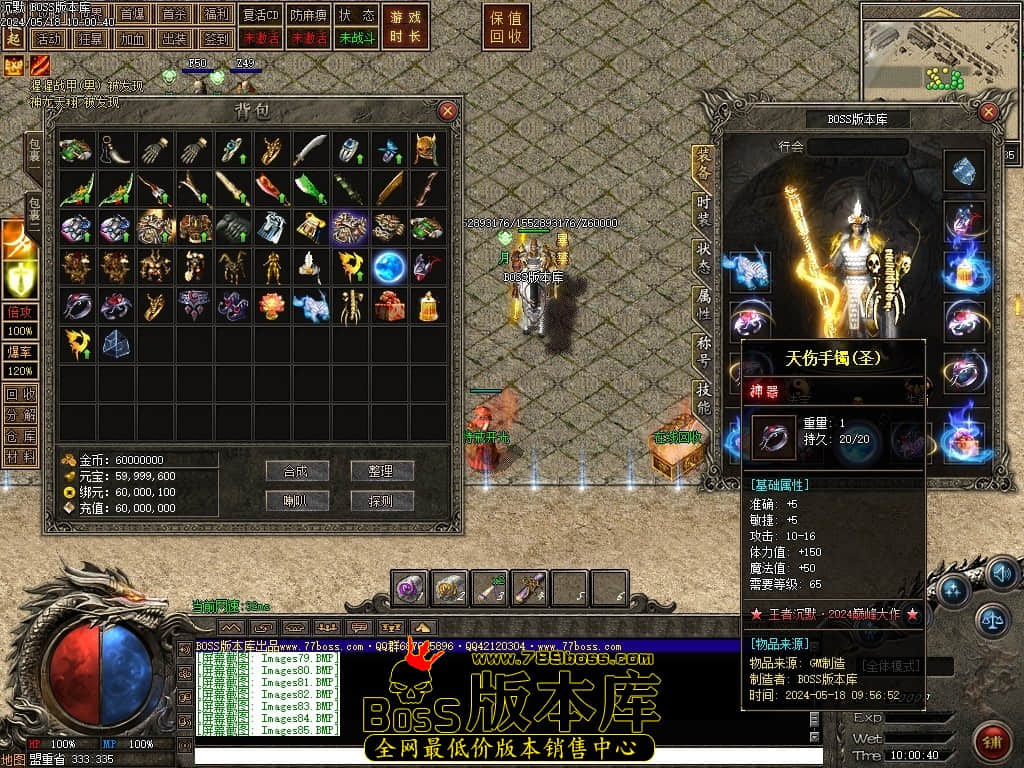Viewport: 1024px width, 768px height.
Task: Open the 福利 welfare menu
Action: point(215,15)
